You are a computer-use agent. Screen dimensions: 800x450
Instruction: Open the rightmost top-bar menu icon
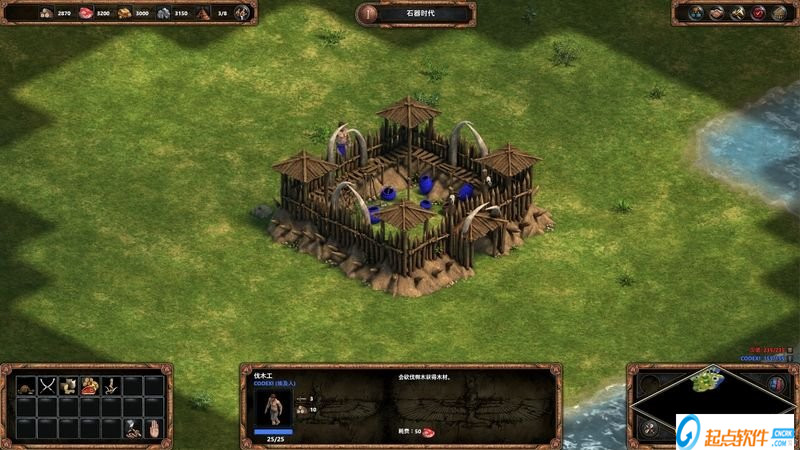point(779,13)
